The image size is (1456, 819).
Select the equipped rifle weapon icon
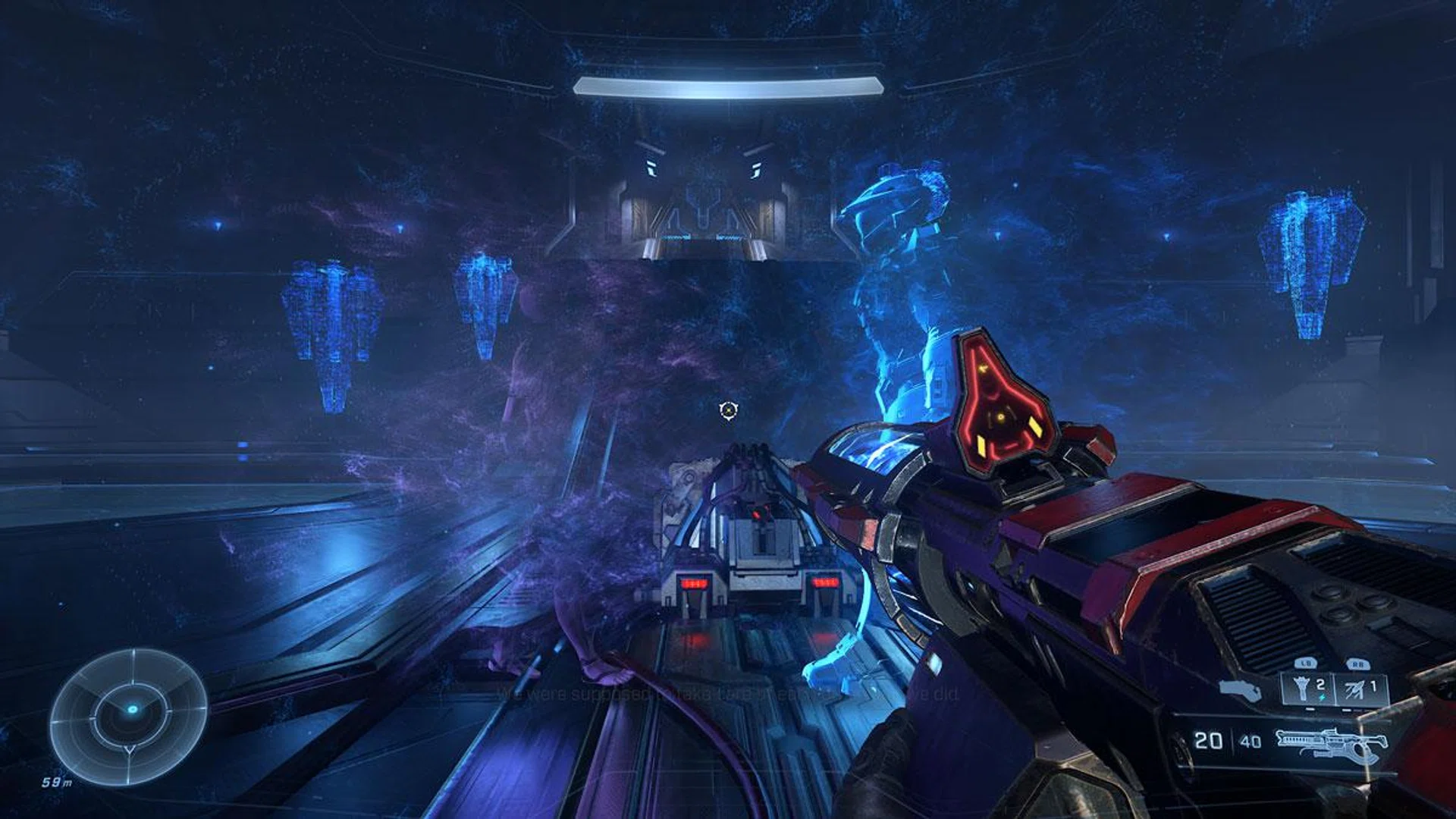1331,745
